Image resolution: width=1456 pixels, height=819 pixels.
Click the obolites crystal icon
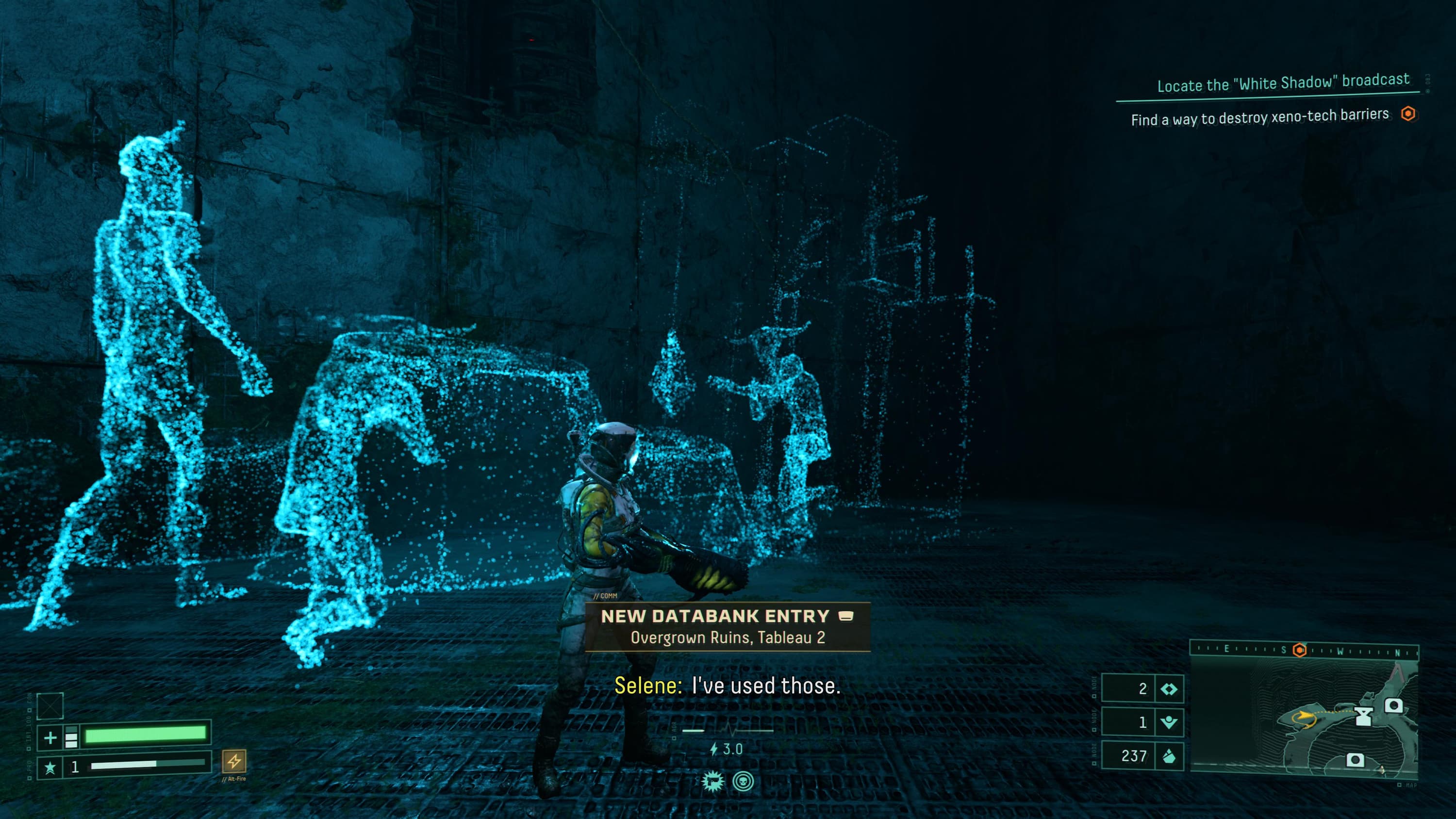pyautogui.click(x=1168, y=756)
